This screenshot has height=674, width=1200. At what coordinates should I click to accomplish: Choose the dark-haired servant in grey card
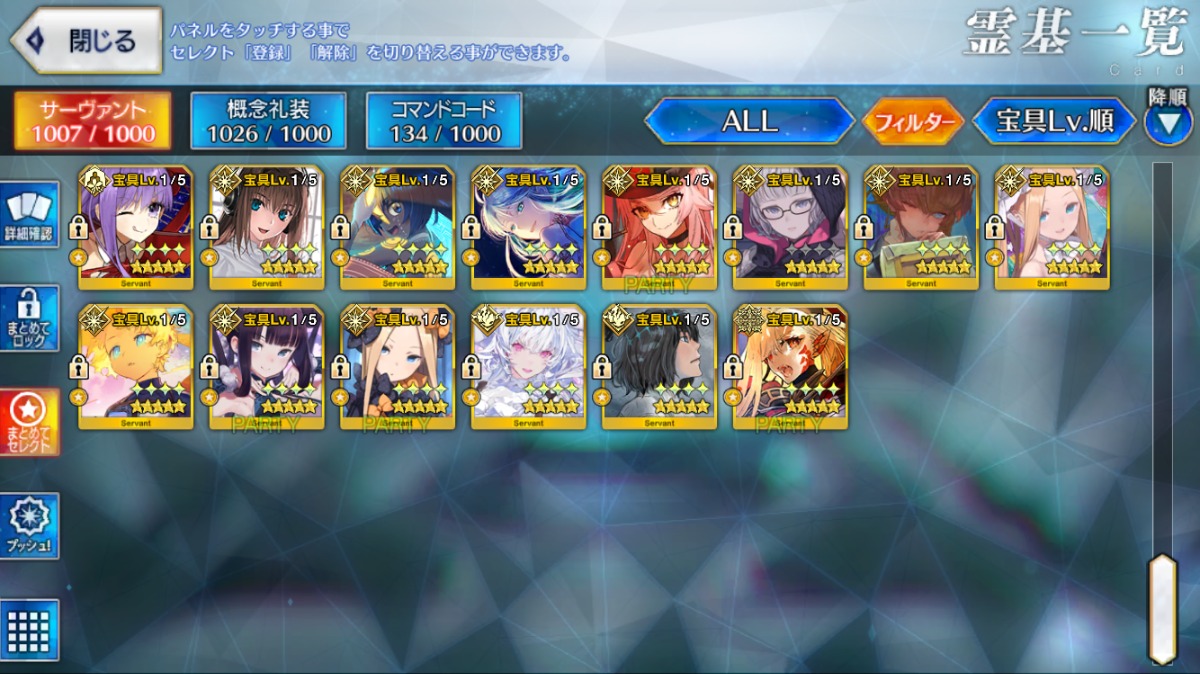tap(659, 367)
